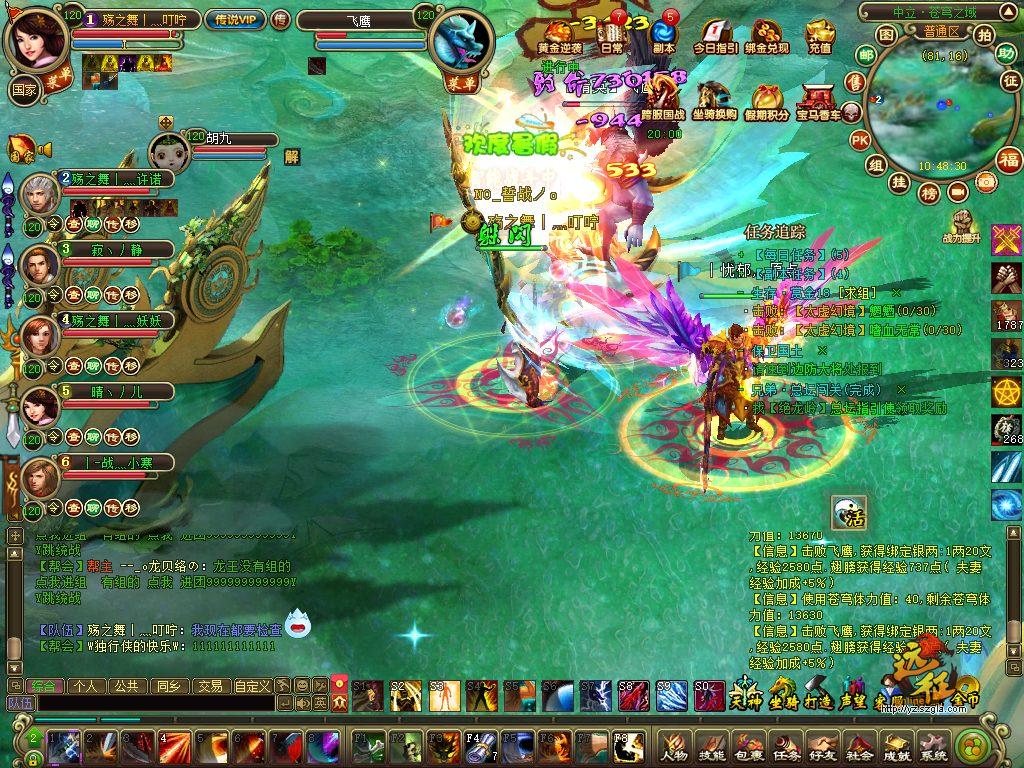The height and width of the screenshot is (768, 1024).
Task: Open the 系统 system menu
Action: pos(932,747)
